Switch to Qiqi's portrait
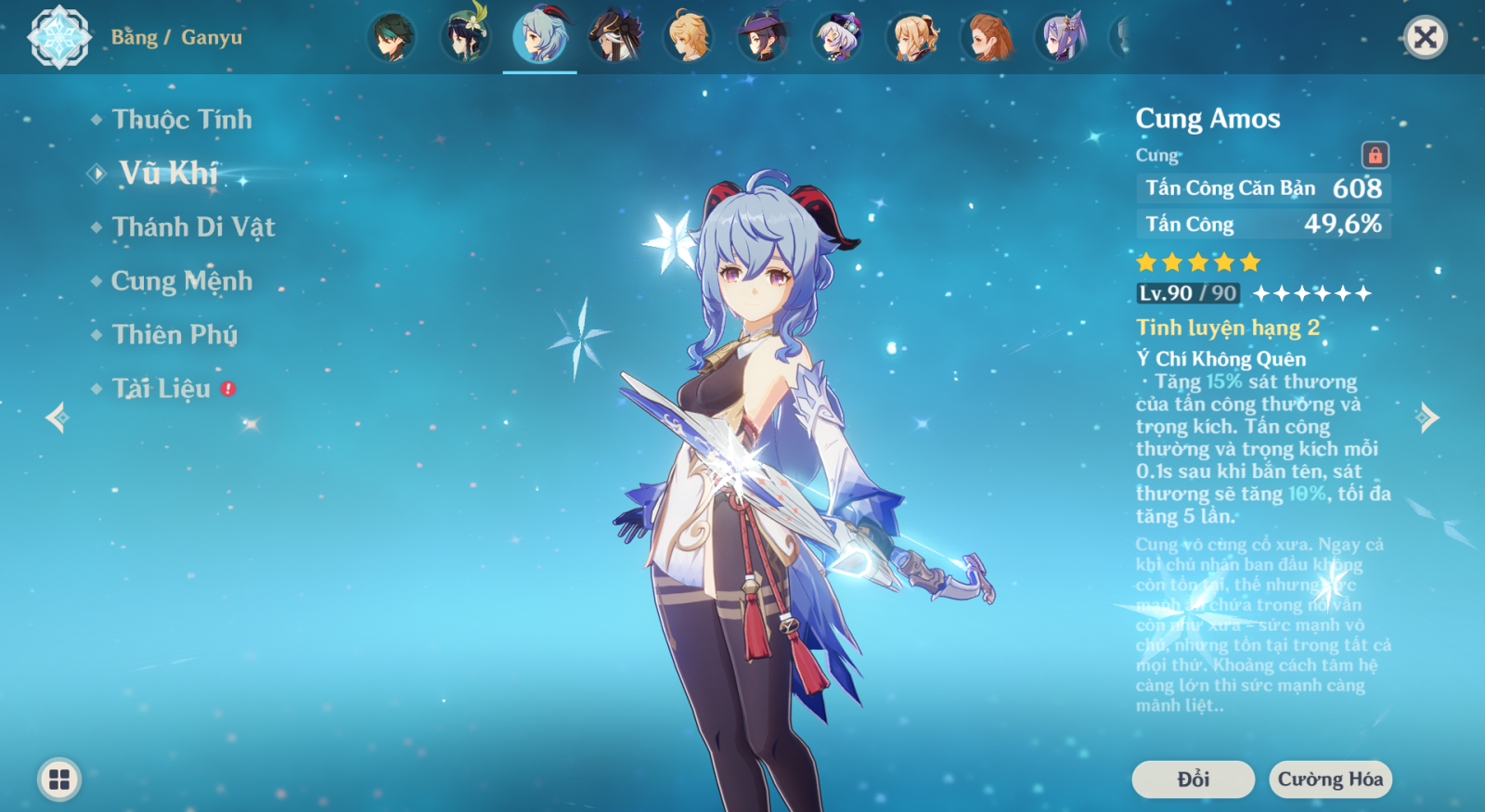1485x812 pixels. pyautogui.click(x=837, y=37)
